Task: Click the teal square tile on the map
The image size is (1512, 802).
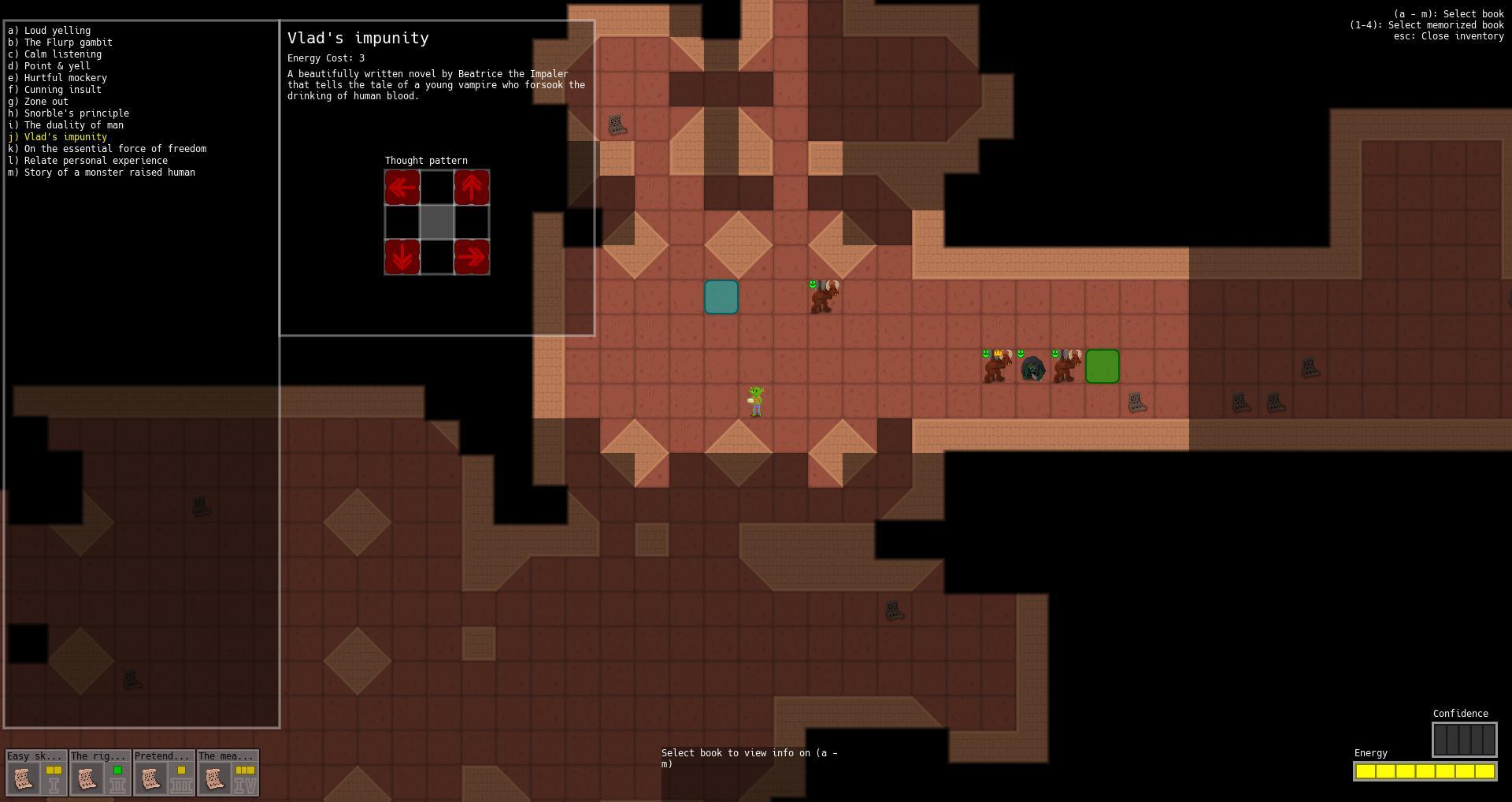Action: (x=721, y=297)
